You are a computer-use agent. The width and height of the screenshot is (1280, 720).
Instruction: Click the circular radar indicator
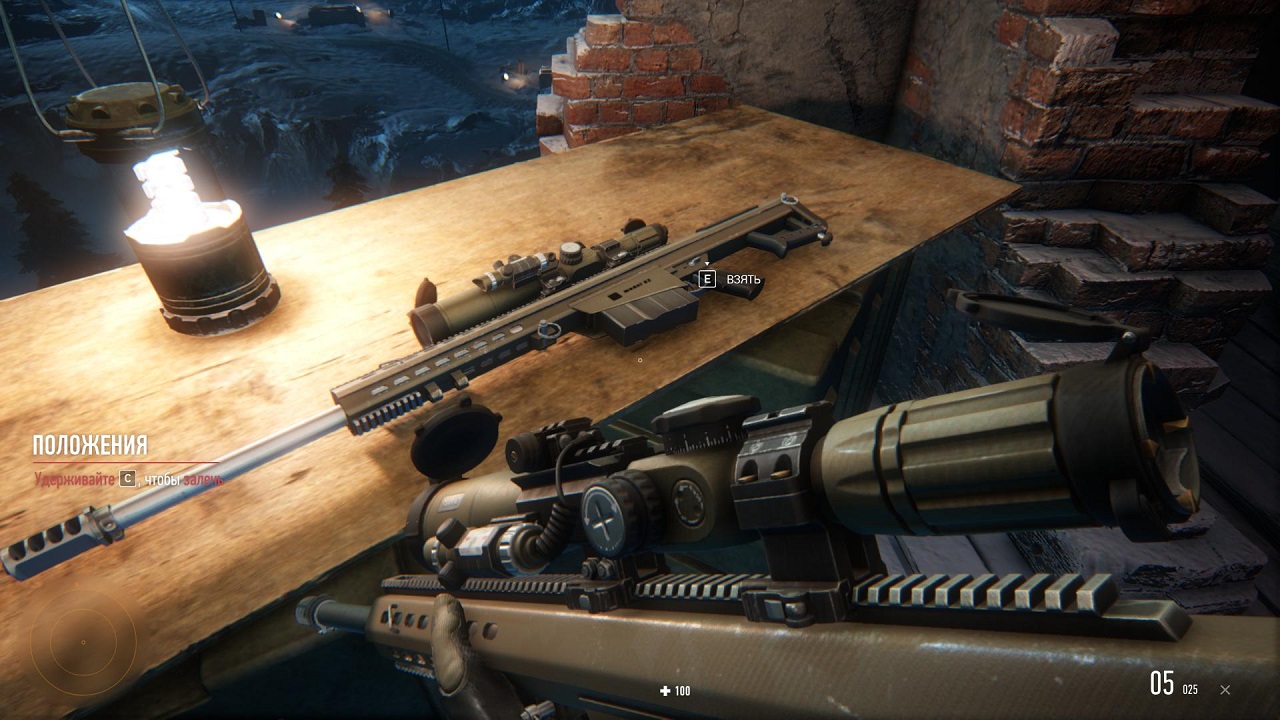point(83,643)
